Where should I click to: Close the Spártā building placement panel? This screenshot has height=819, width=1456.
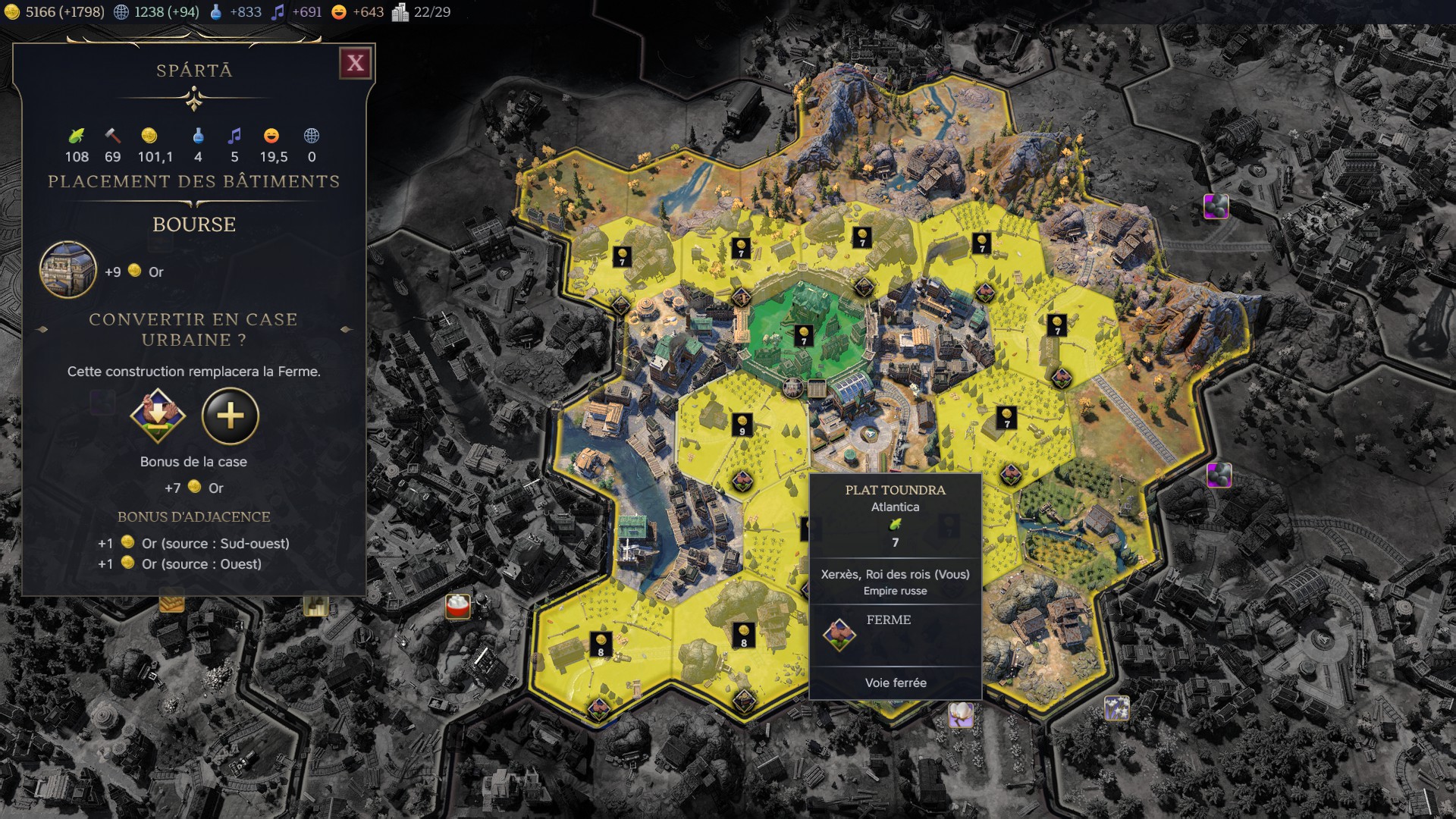click(356, 63)
